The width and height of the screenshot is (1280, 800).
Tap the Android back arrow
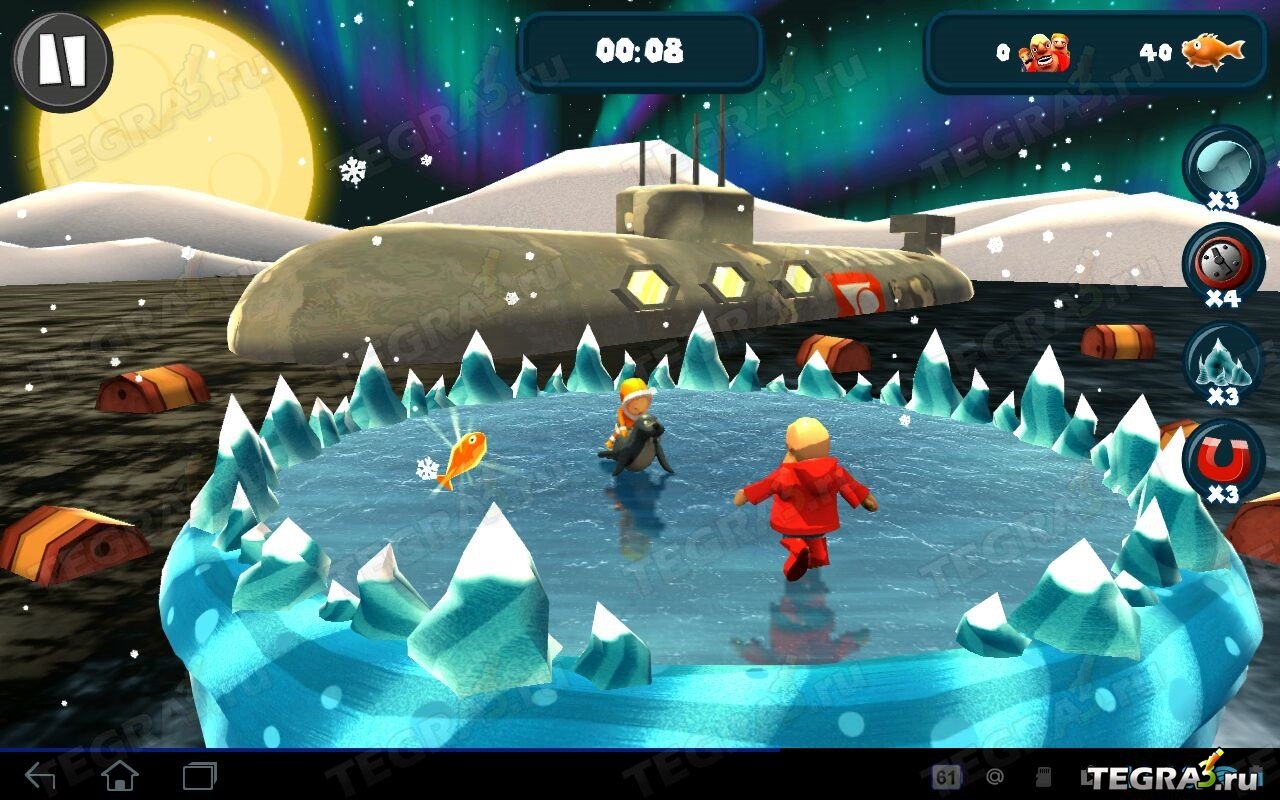[41, 776]
